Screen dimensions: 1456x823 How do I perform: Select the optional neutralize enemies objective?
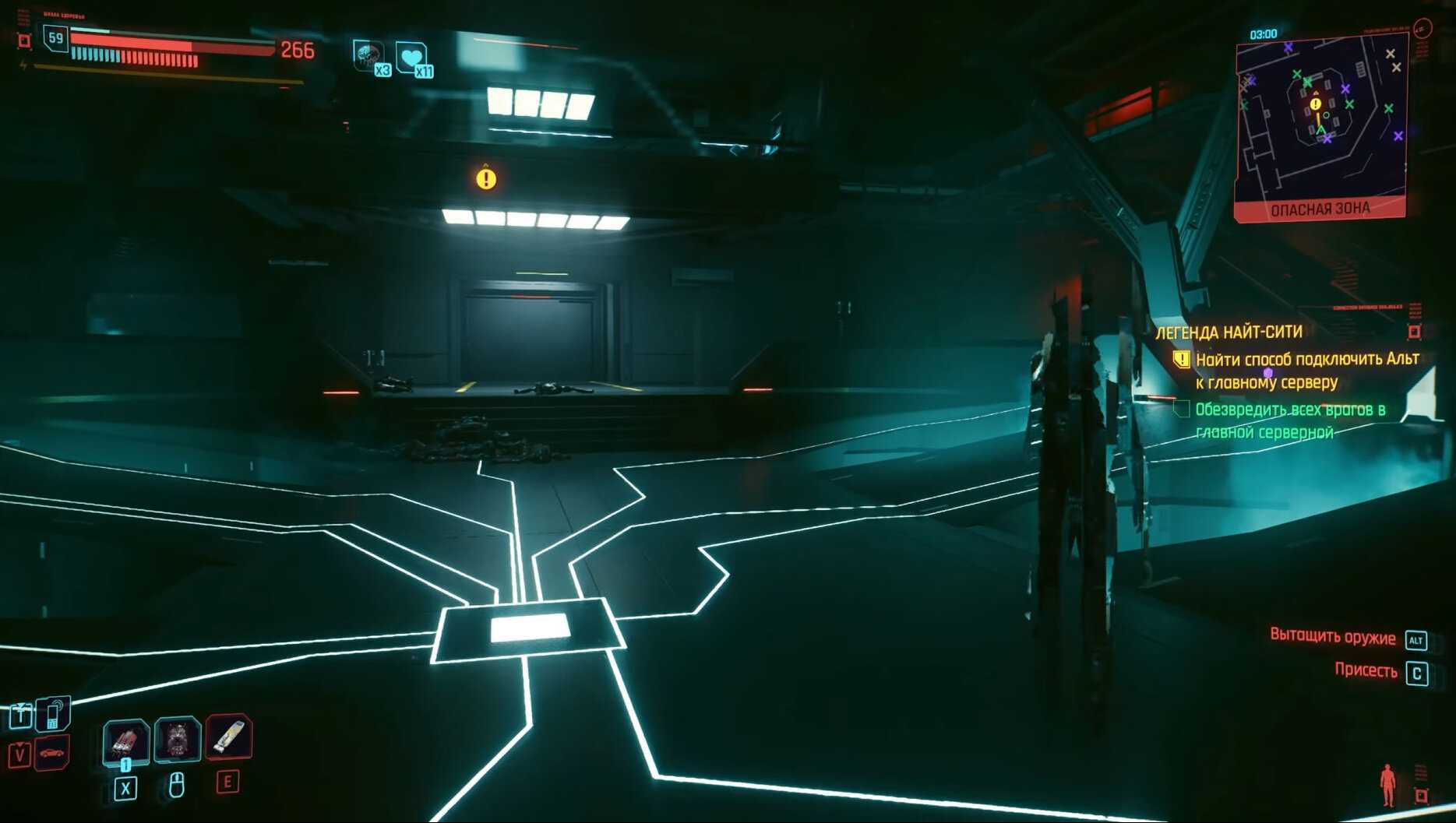(1289, 420)
